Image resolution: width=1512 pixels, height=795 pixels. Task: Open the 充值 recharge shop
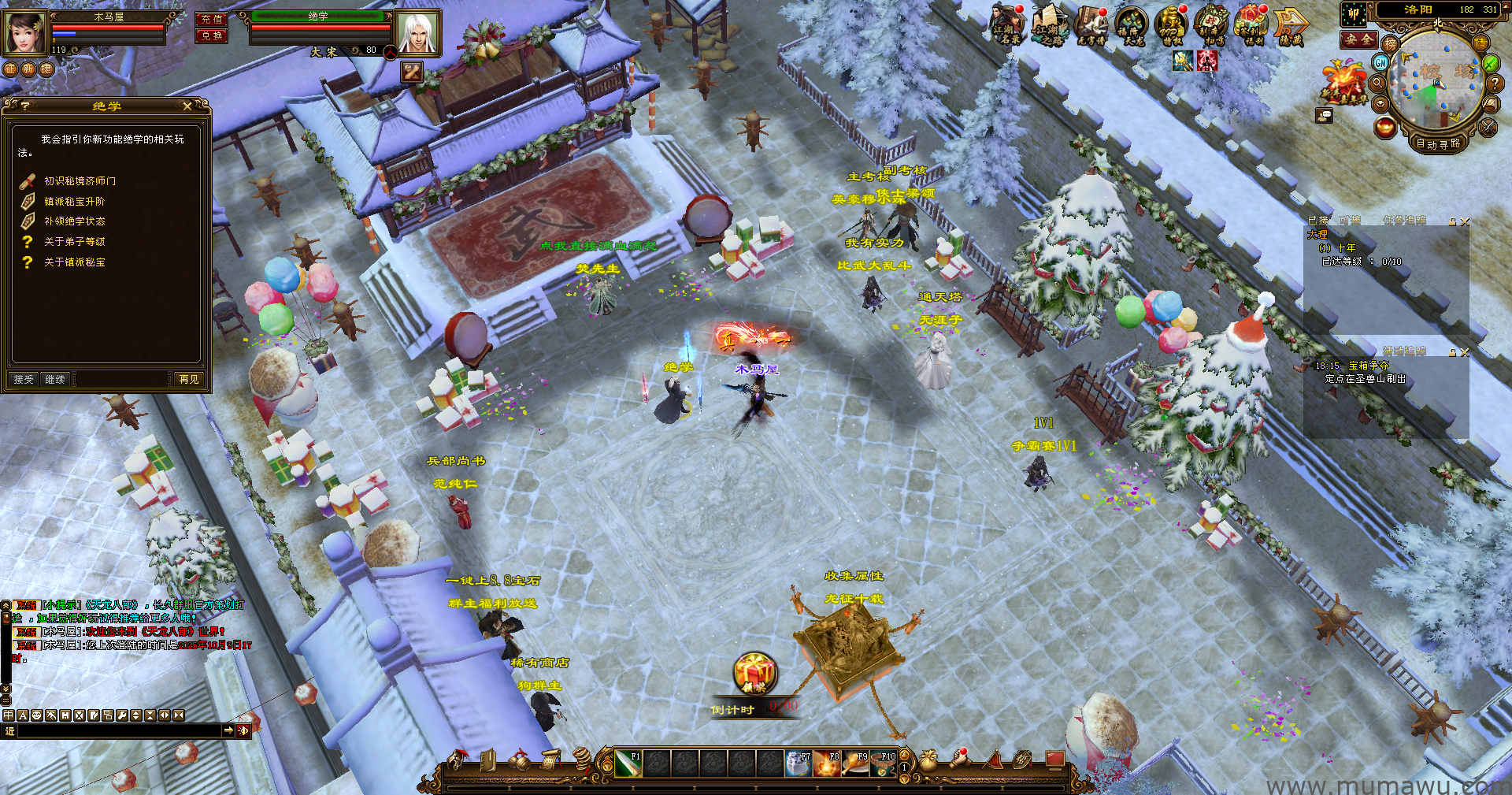(x=212, y=19)
